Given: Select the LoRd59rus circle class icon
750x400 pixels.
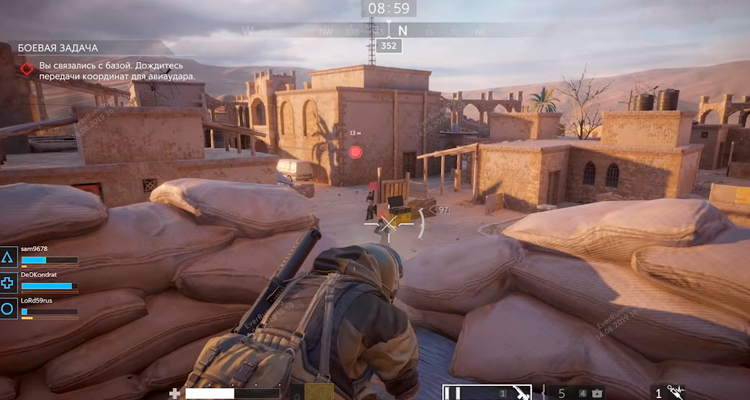Looking at the screenshot, I should click(x=8, y=309).
